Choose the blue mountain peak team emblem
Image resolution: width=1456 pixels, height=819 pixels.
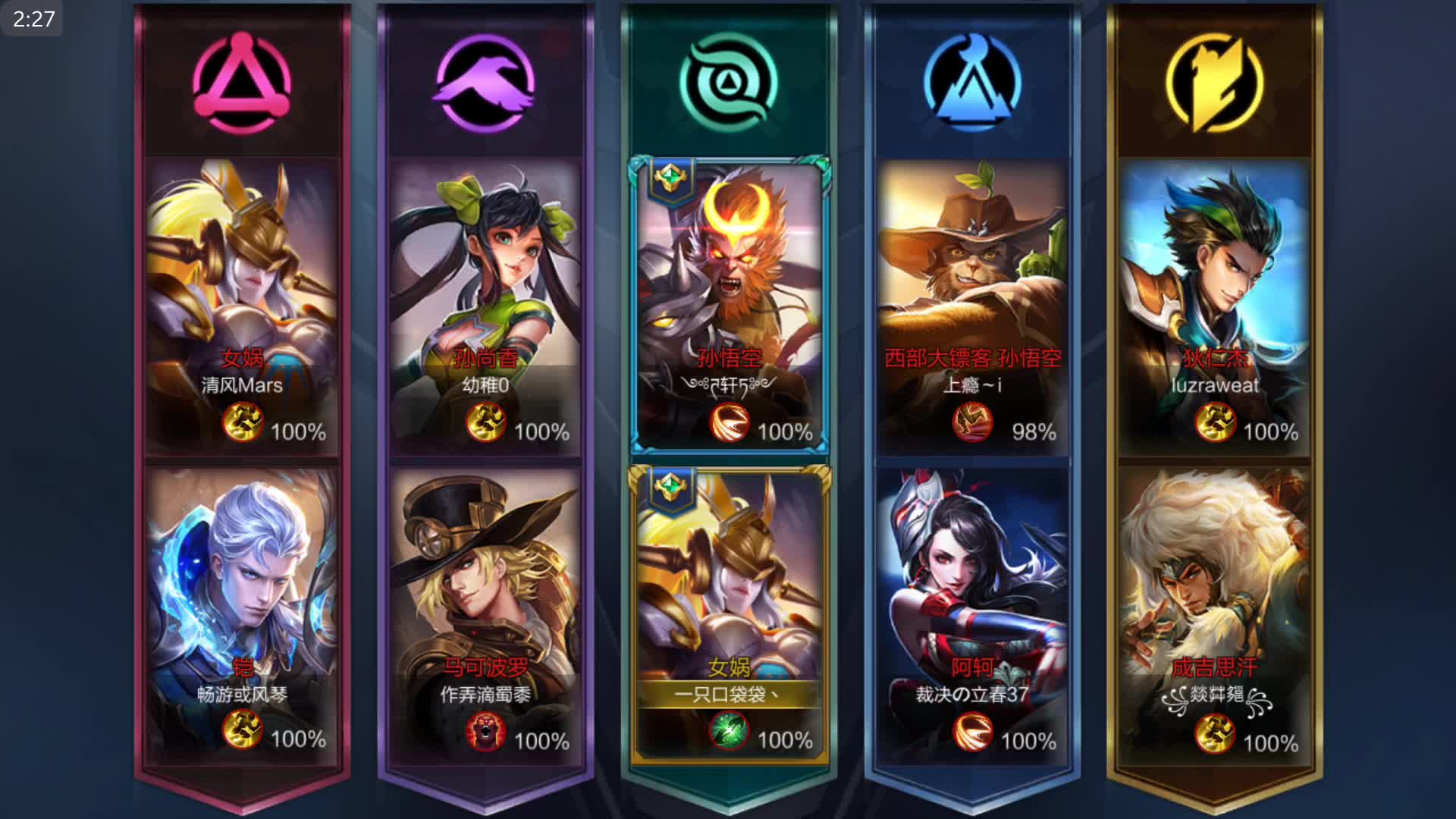coord(972,82)
